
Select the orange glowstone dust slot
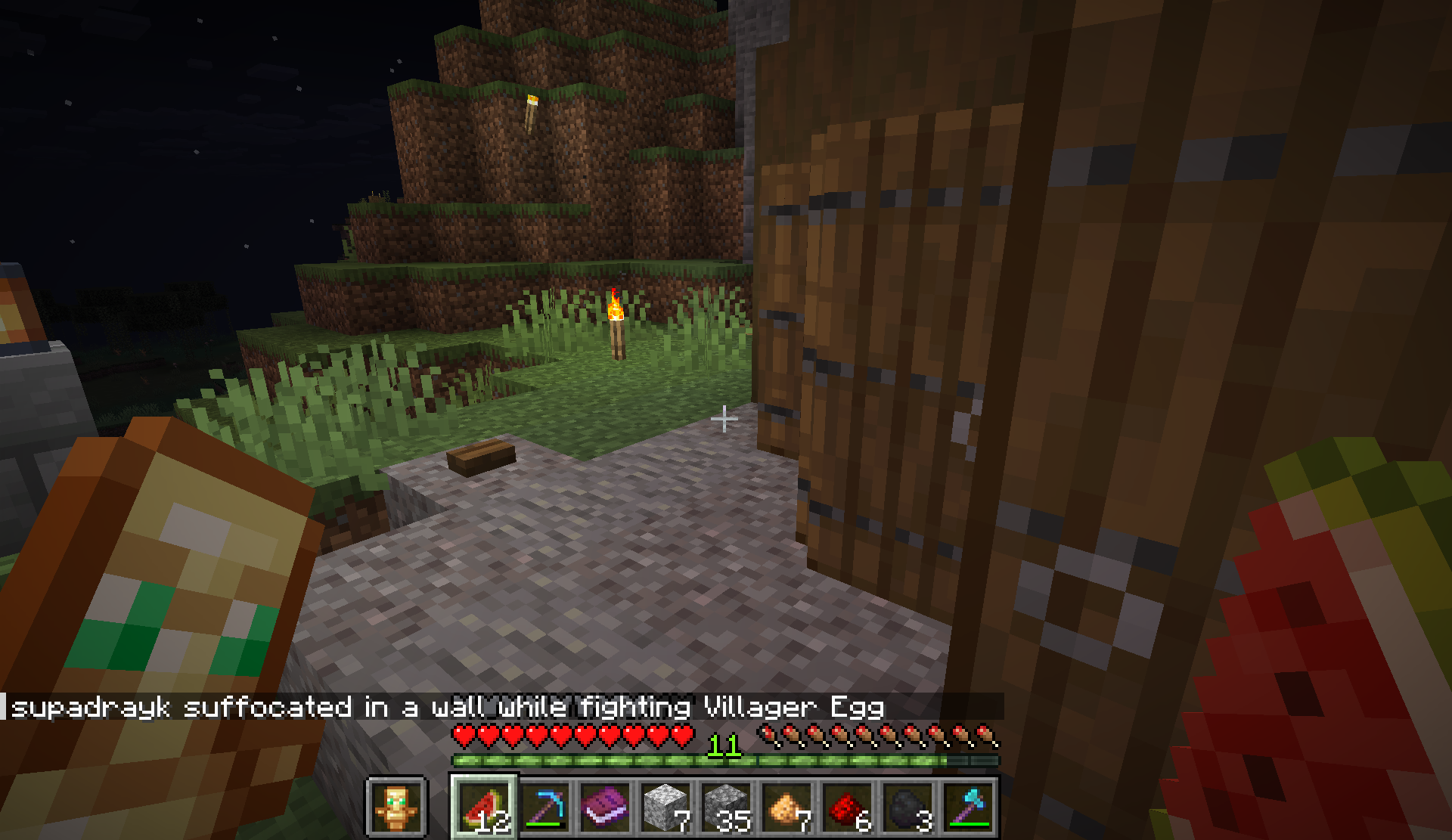coord(786,807)
